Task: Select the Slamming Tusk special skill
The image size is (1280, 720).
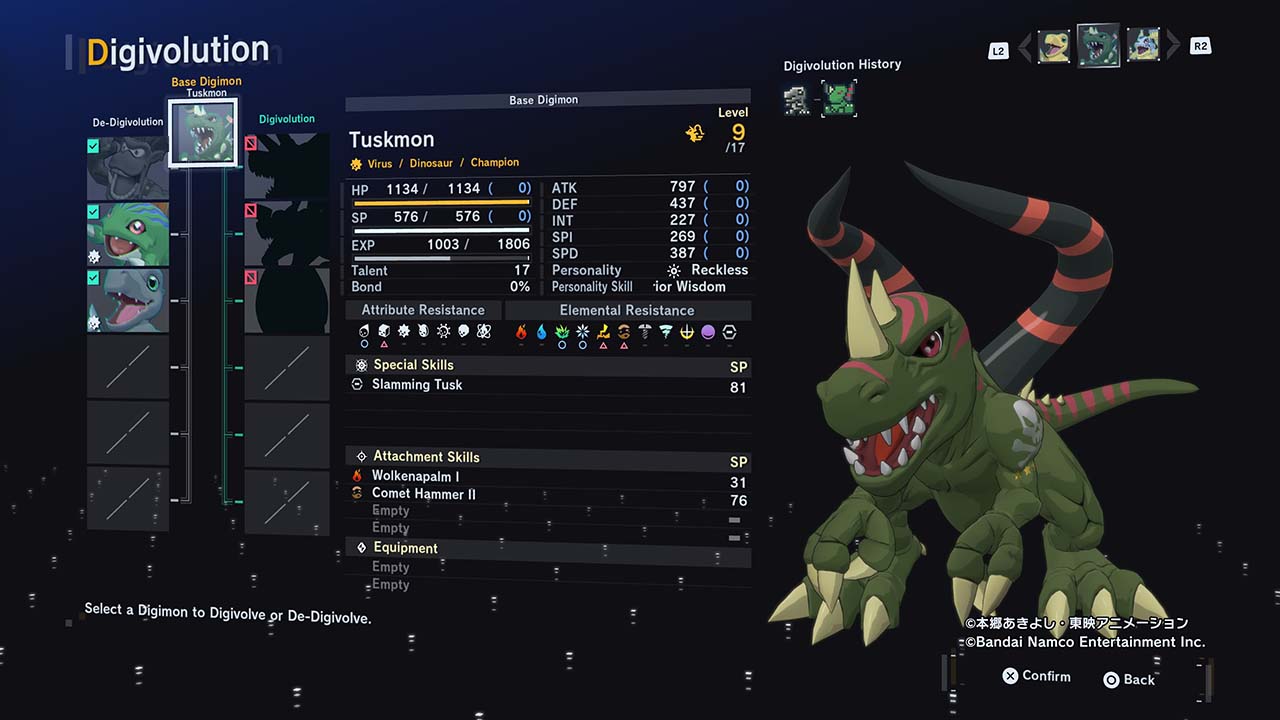Action: (417, 385)
